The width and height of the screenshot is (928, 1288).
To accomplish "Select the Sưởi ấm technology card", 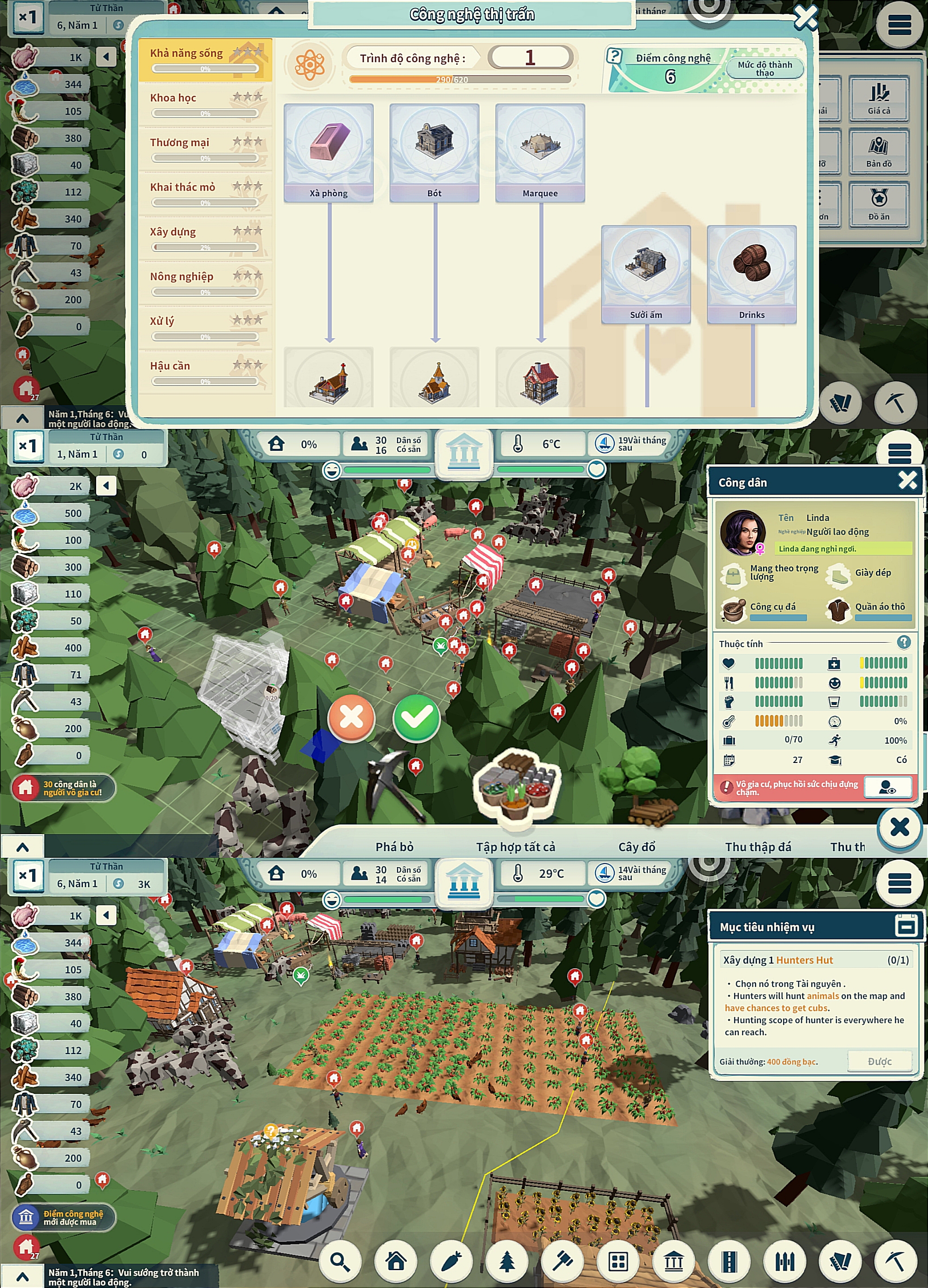I will click(x=646, y=274).
